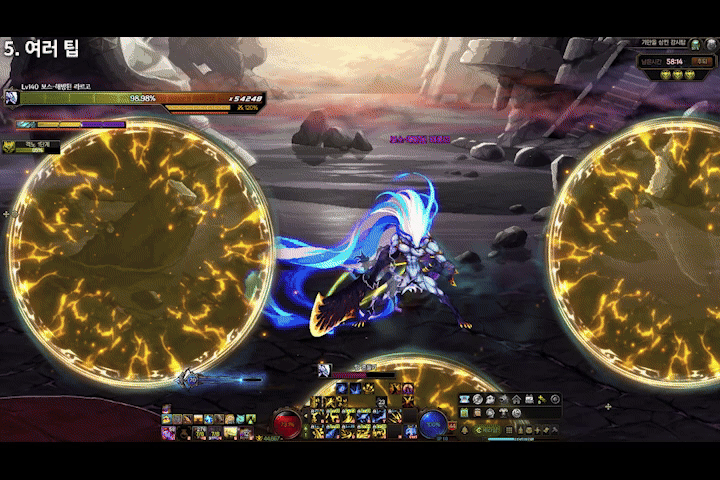This screenshot has width=720, height=480.
Task: Click the orange button beside the 58:14 timer
Action: [x=702, y=61]
